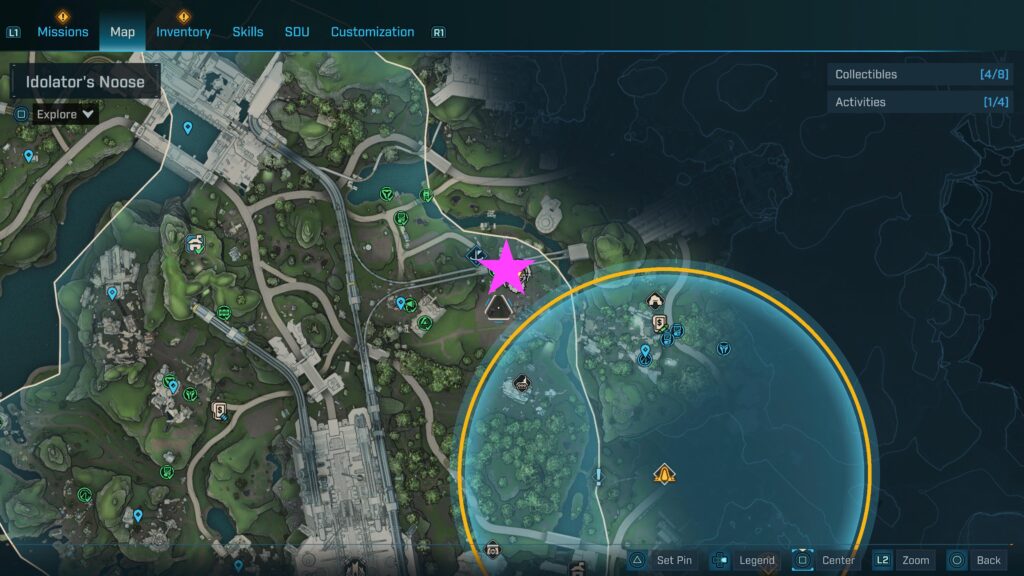
Task: Click the pink star pin marker
Action: click(x=507, y=267)
